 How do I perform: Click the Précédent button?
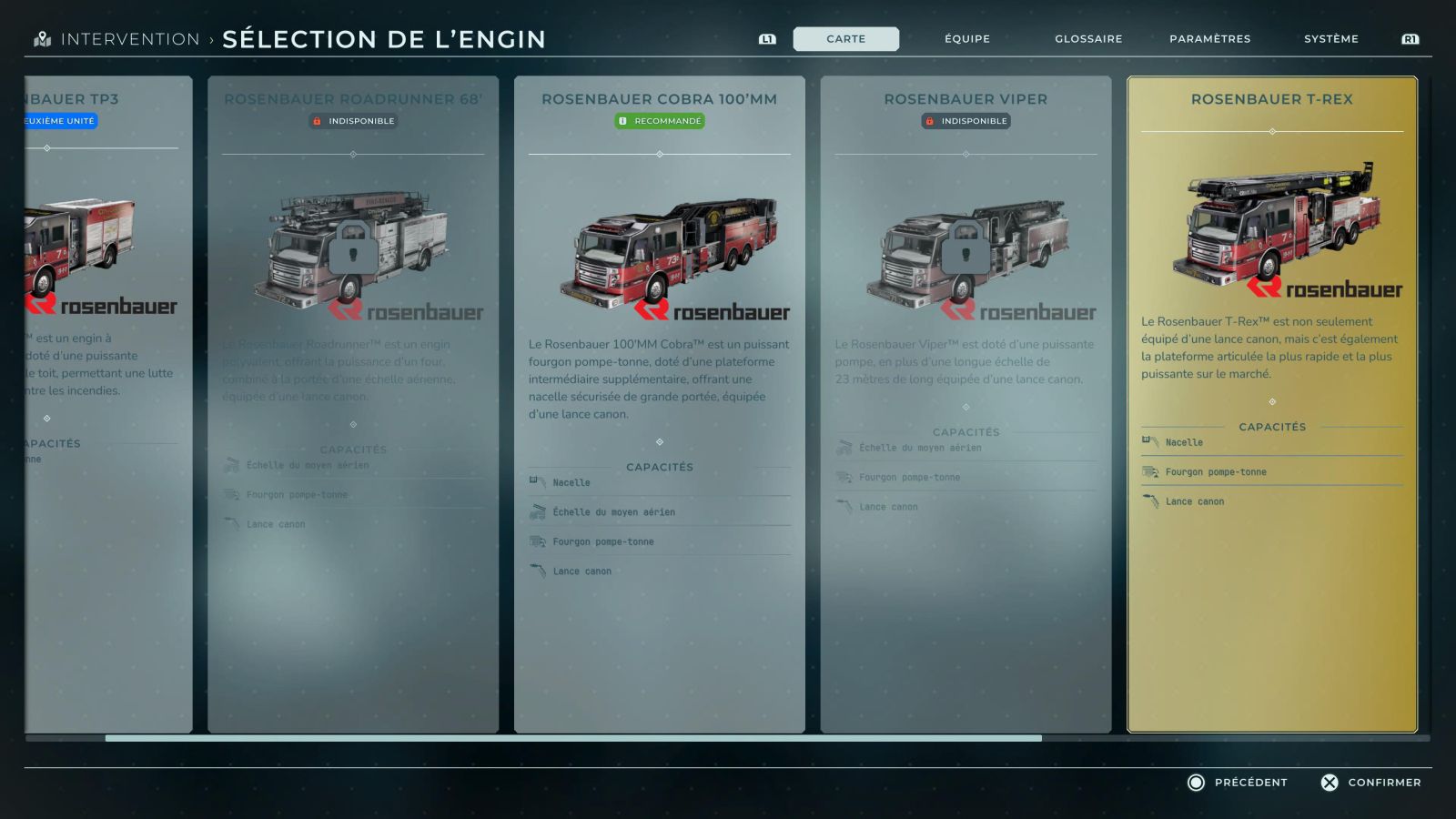tap(1238, 783)
